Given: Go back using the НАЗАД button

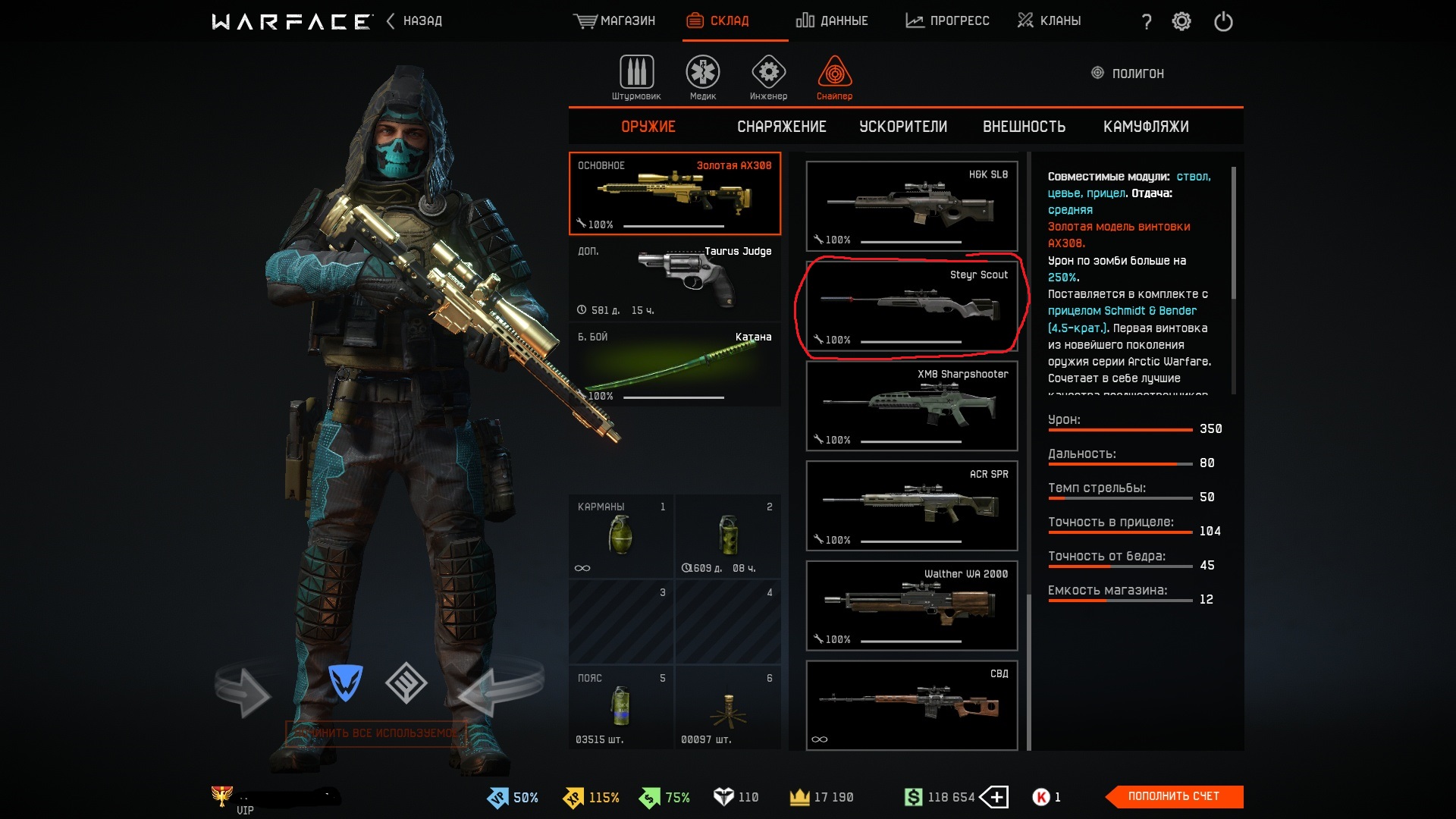Looking at the screenshot, I should [x=415, y=21].
